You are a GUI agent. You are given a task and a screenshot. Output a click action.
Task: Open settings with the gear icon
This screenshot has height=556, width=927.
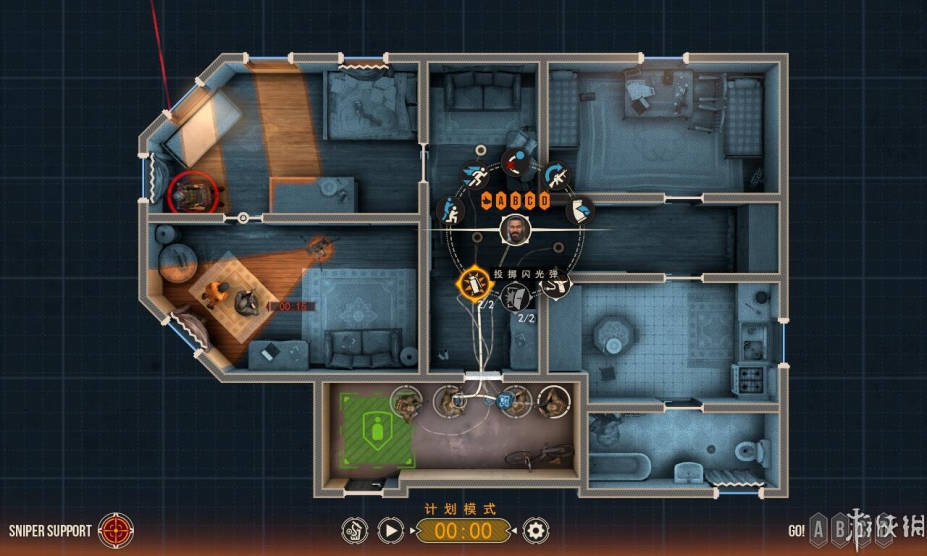click(536, 531)
